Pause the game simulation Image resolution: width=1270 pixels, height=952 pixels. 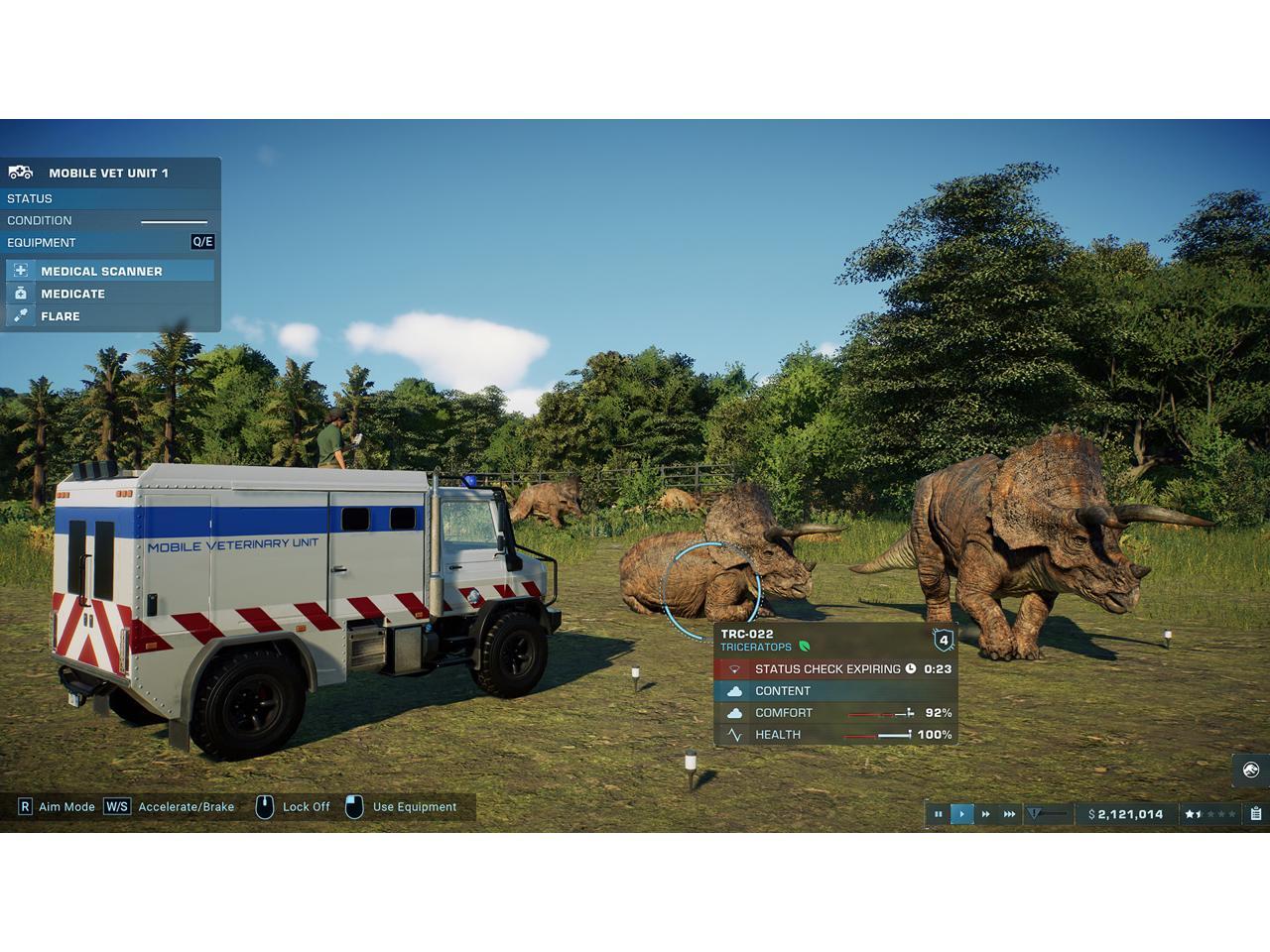click(x=938, y=814)
